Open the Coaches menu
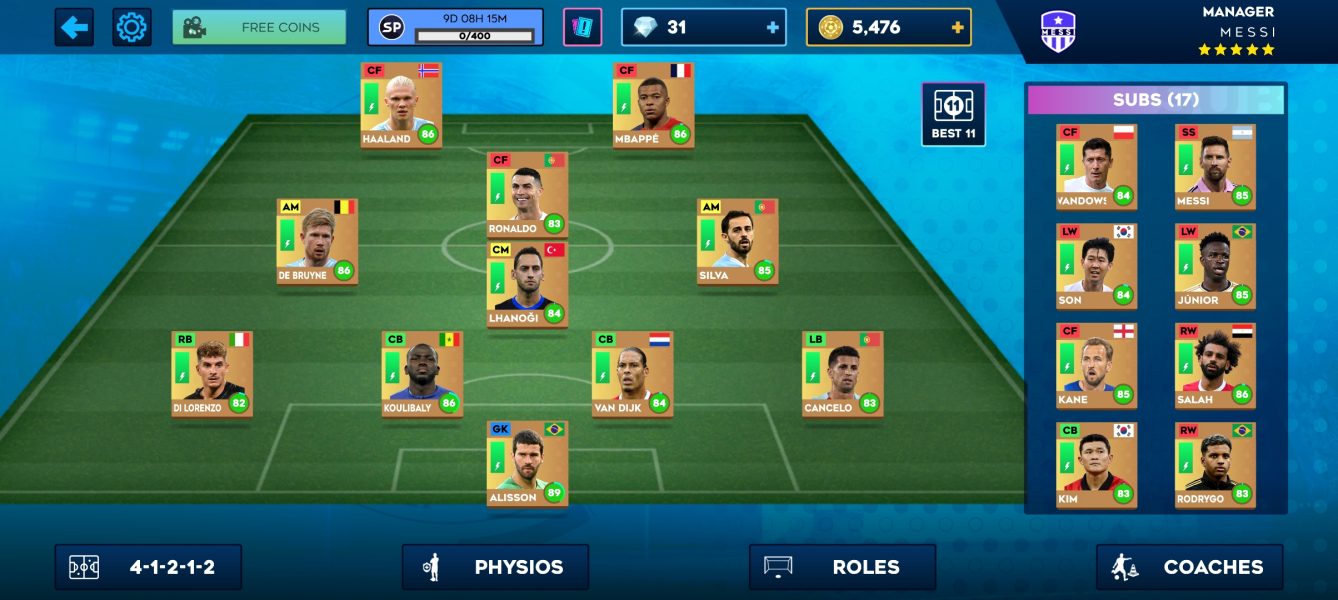 pyautogui.click(x=1189, y=567)
